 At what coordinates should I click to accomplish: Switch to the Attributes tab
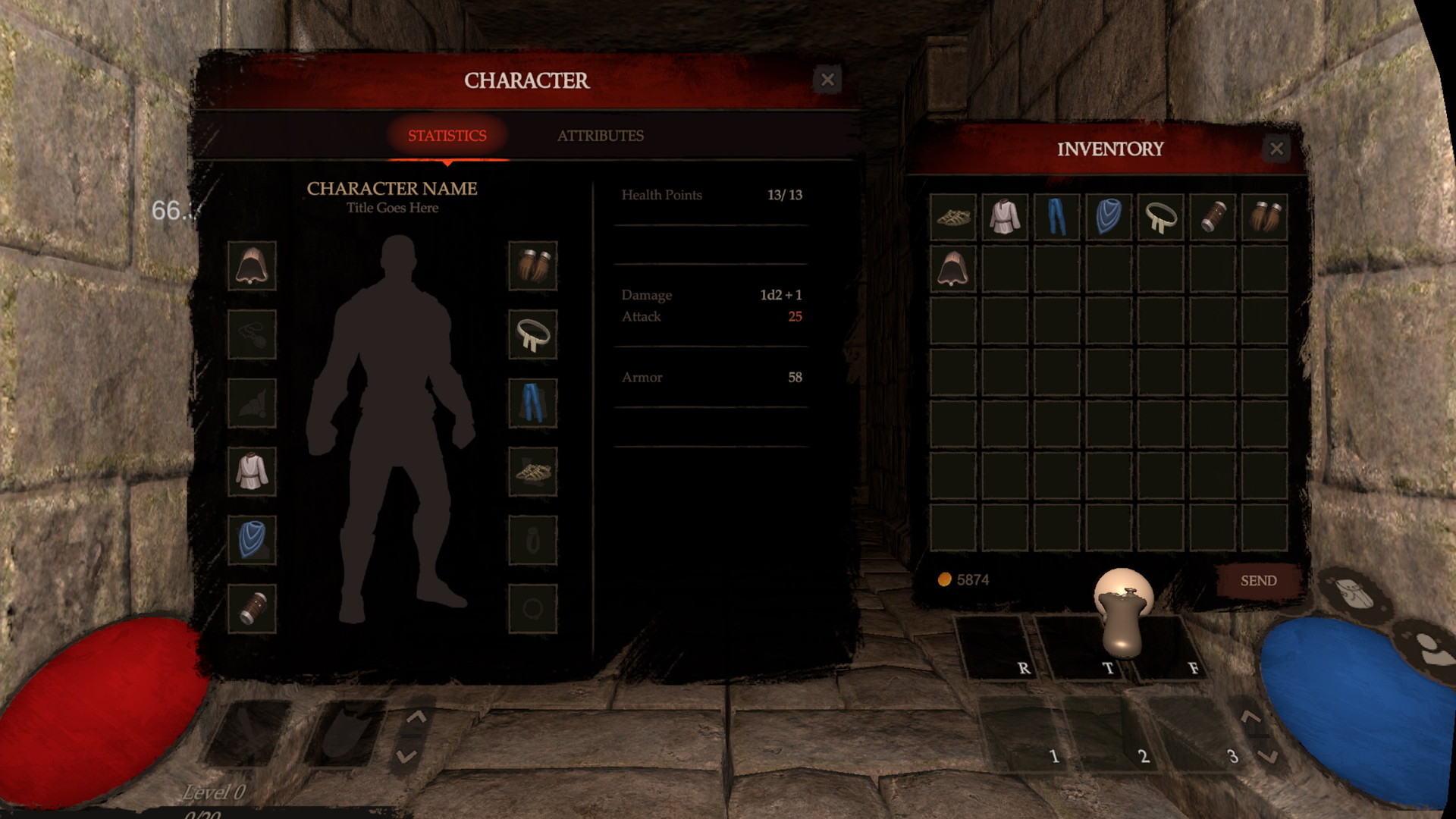click(601, 136)
